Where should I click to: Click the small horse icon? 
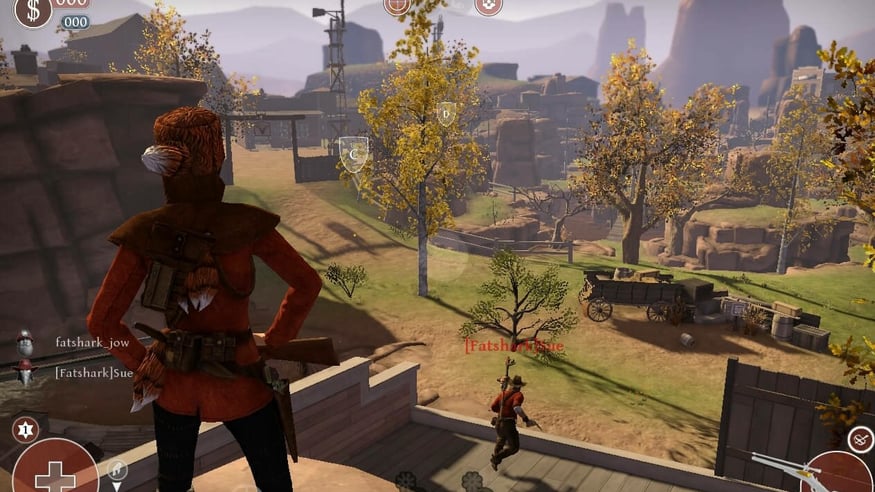pos(117,468)
